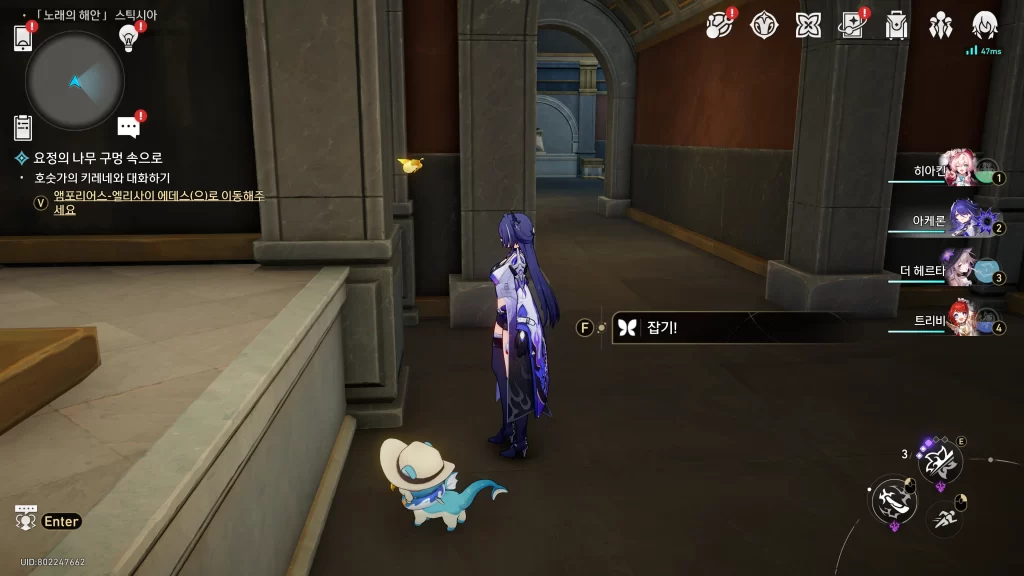Image resolution: width=1024 pixels, height=576 pixels.
Task: Switch to party member 더 헤르타
Action: click(960, 270)
